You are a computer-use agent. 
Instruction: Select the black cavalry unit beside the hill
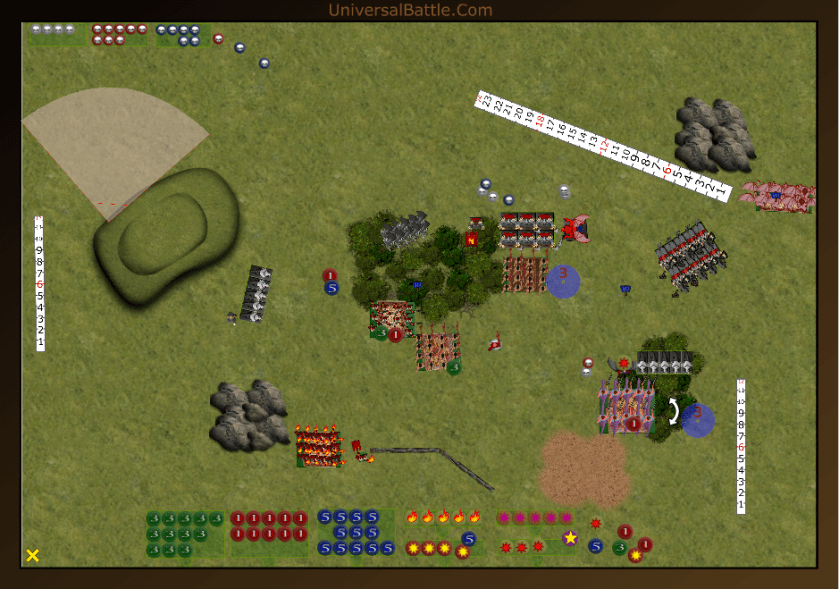(x=258, y=294)
